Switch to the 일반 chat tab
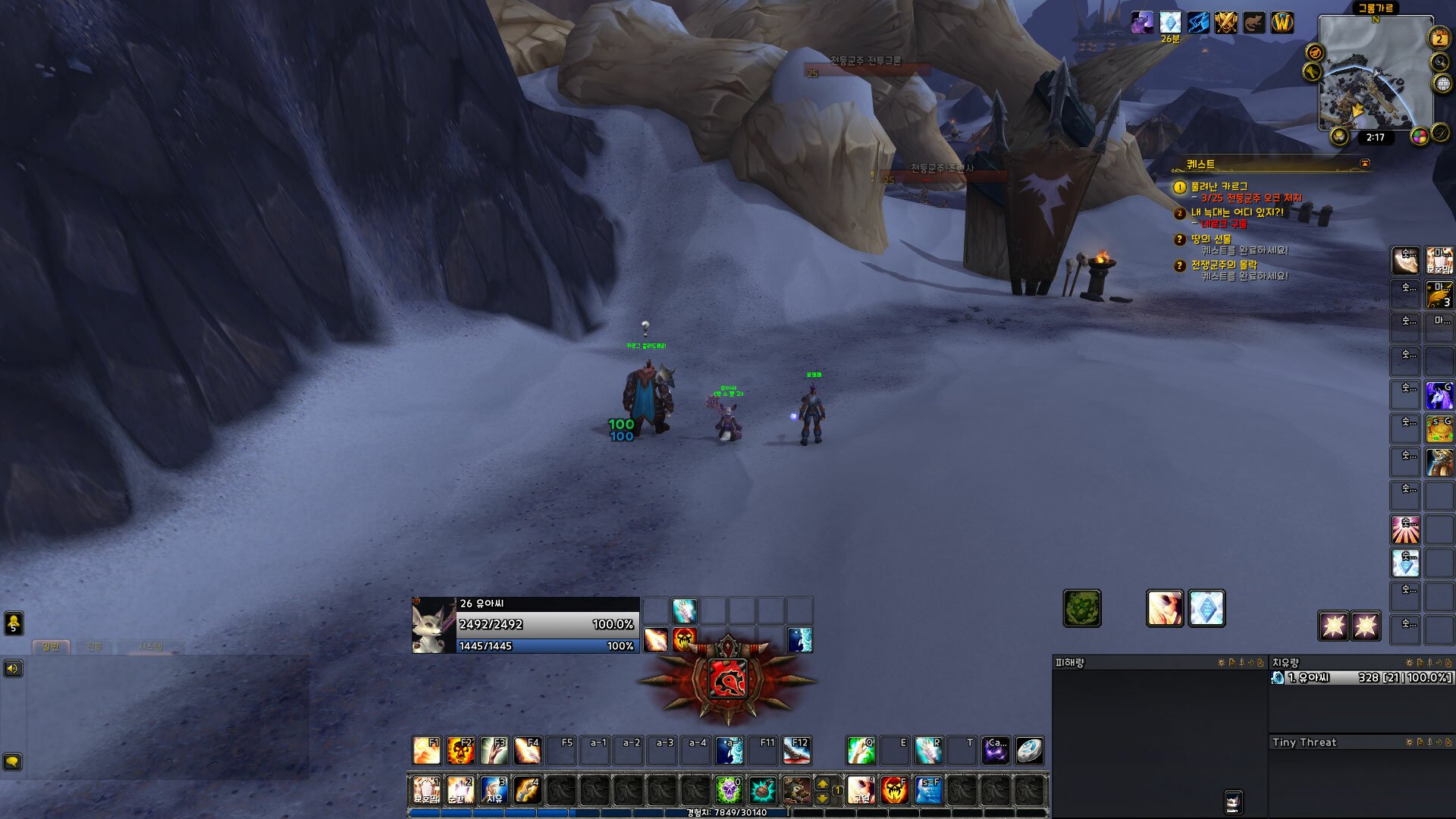1456x819 pixels. (51, 647)
